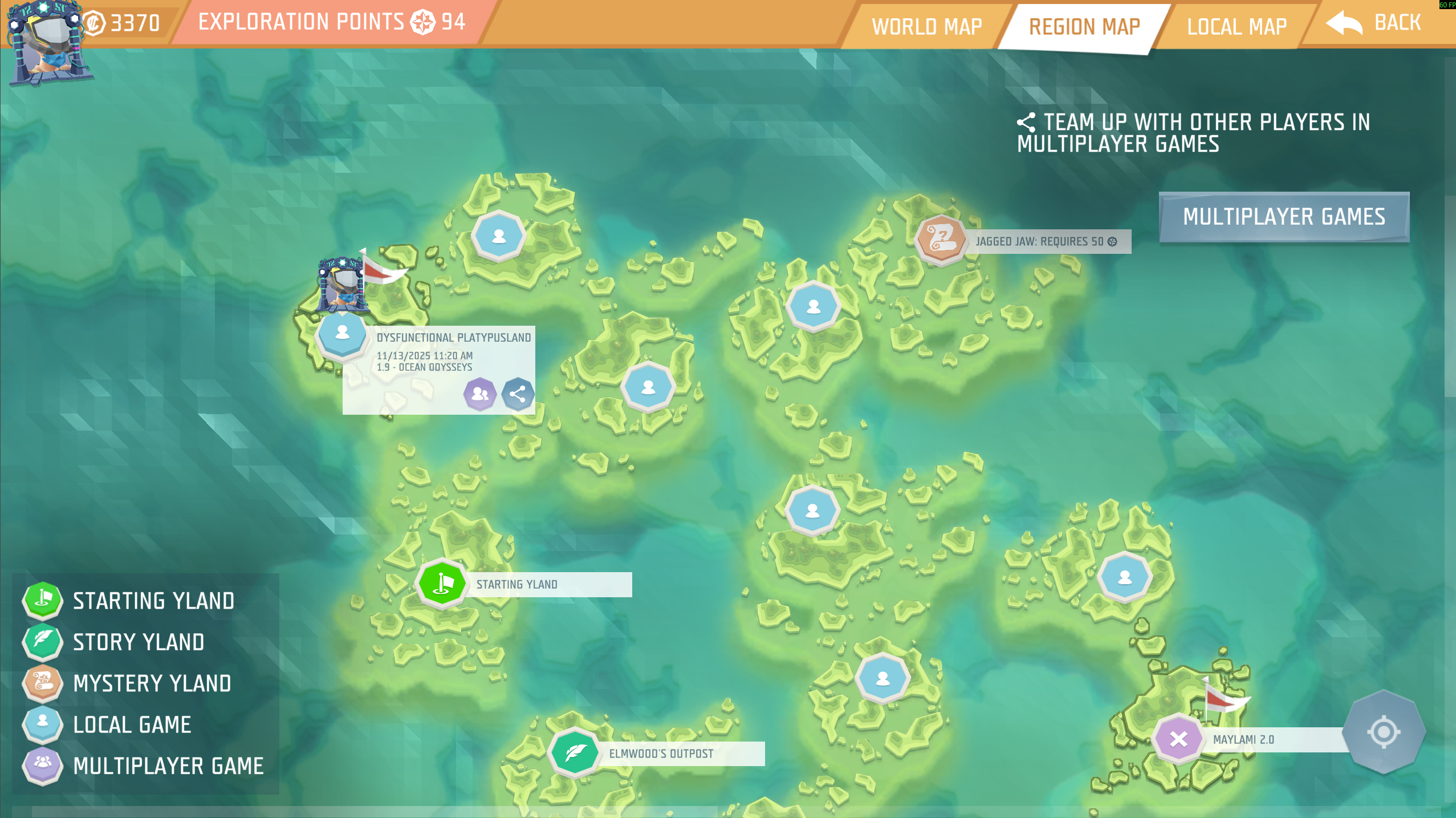Click the Mystery Yland legend icon
Viewport: 1456px width, 818px height.
click(42, 683)
